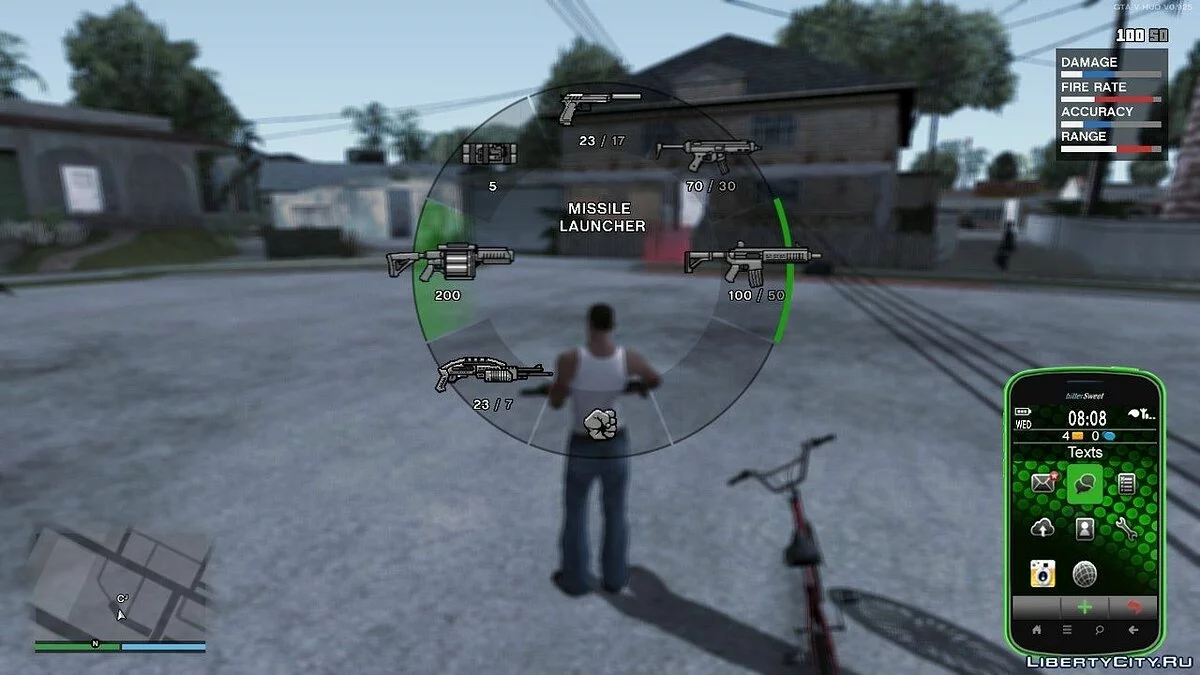Tap the phone's red back arrow button
The height and width of the screenshot is (675, 1200).
[1134, 607]
